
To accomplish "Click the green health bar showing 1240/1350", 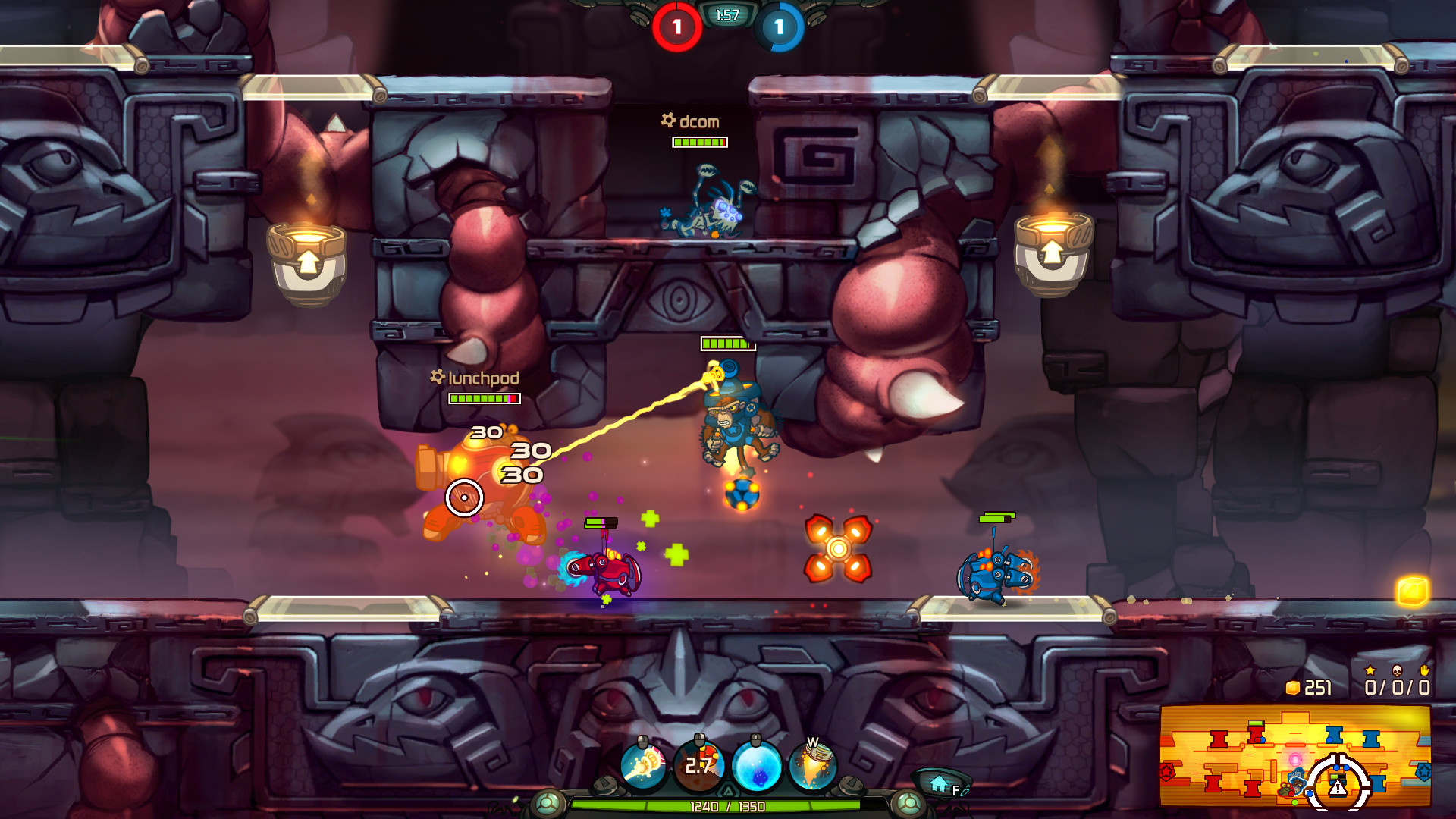I will (728, 808).
